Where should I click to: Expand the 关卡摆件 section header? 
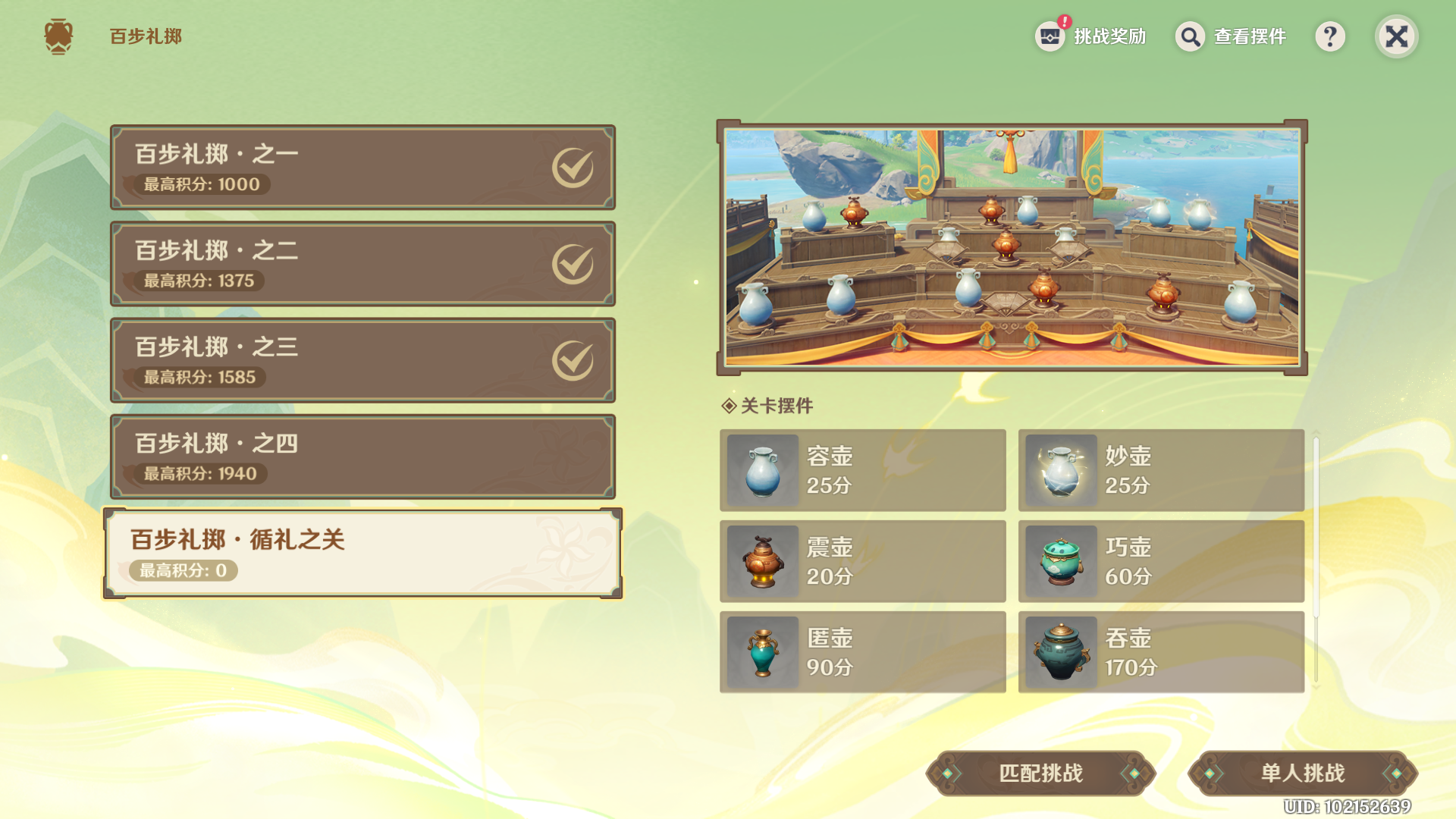pyautogui.click(x=768, y=406)
